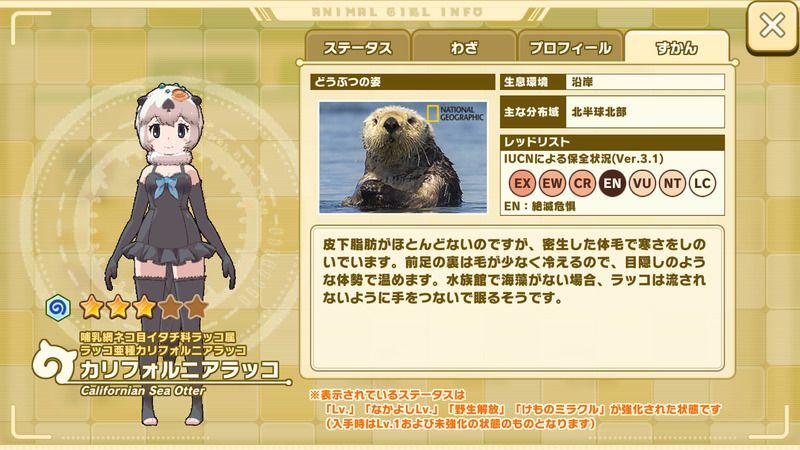Viewport: 800px width, 450px height.
Task: Click the EW red list circle
Action: [552, 183]
